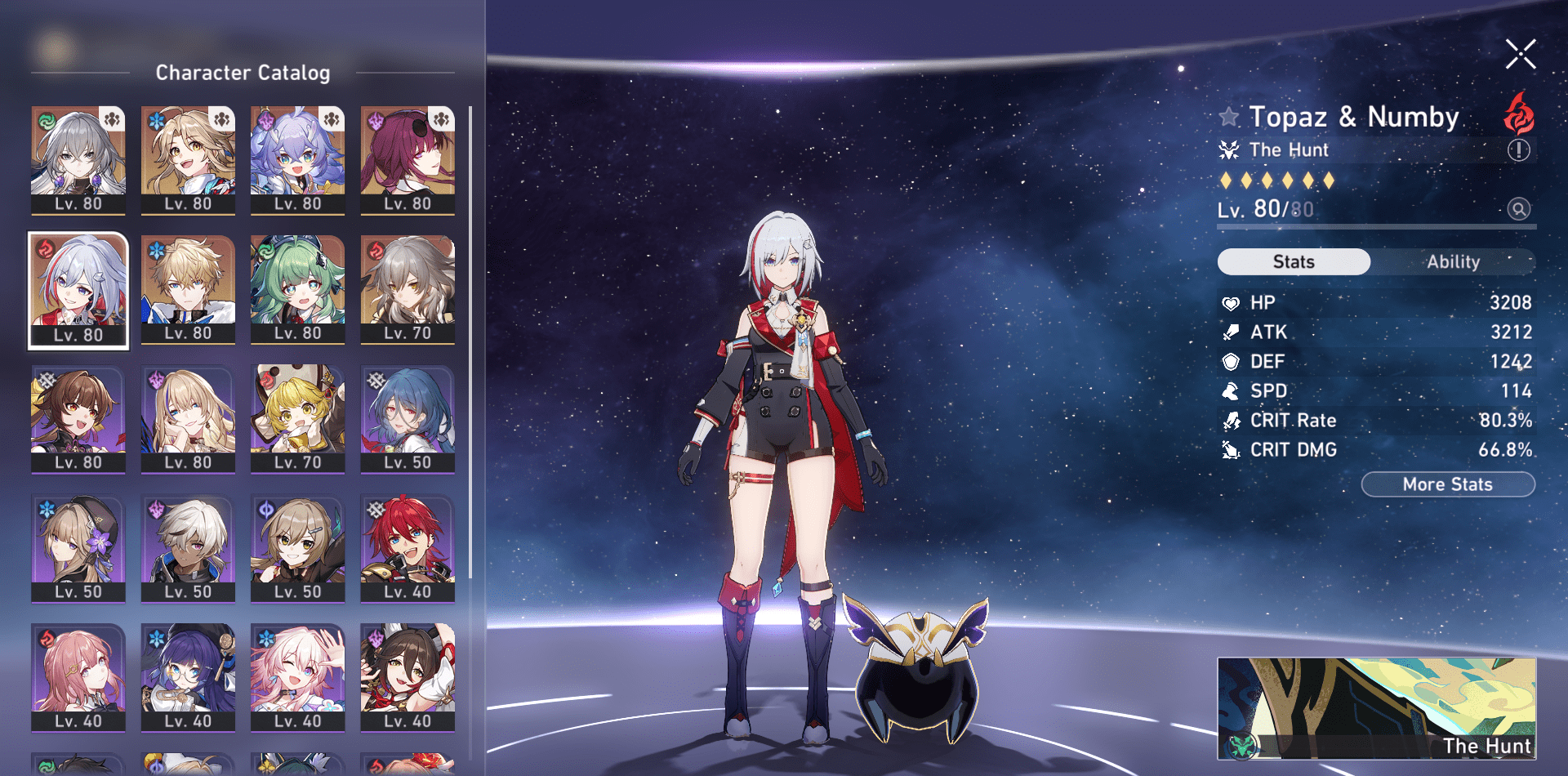Toggle the favorite star next to Topaz & Numby
1568x776 pixels.
1229,116
